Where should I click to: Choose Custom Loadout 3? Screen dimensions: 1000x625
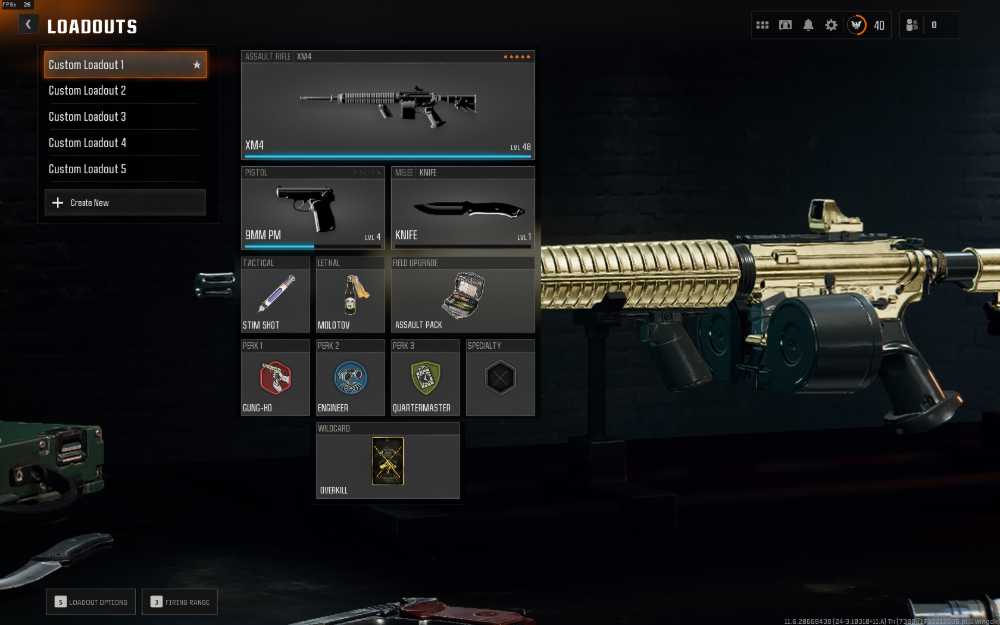coord(124,117)
